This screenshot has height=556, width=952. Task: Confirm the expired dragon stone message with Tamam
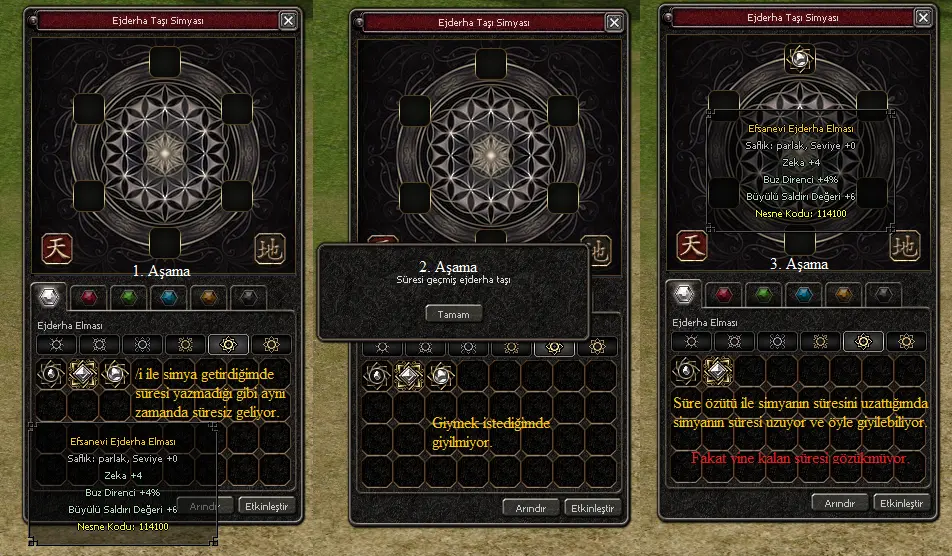pyautogui.click(x=453, y=313)
